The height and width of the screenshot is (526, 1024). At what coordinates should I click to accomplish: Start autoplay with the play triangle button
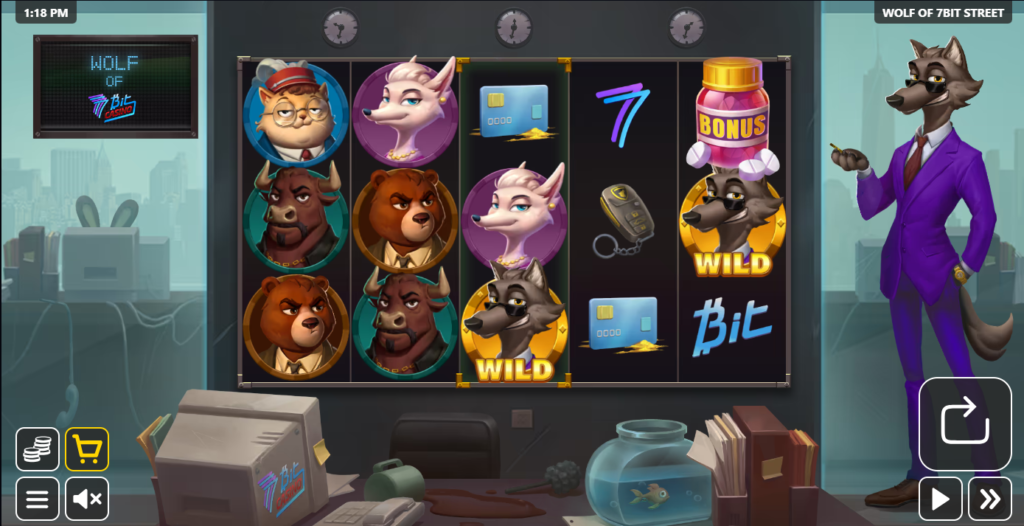940,498
